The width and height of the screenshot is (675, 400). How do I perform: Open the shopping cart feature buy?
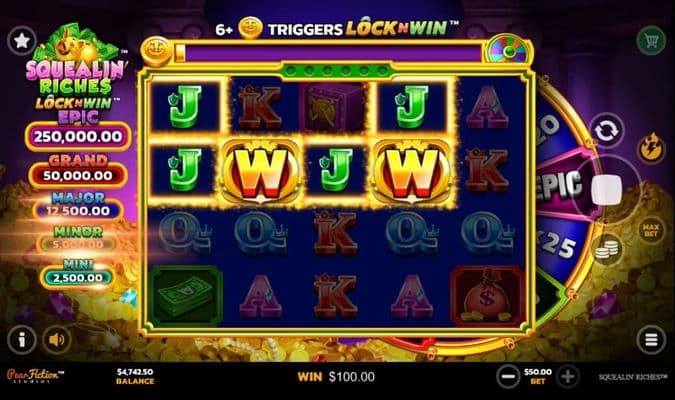(x=651, y=40)
